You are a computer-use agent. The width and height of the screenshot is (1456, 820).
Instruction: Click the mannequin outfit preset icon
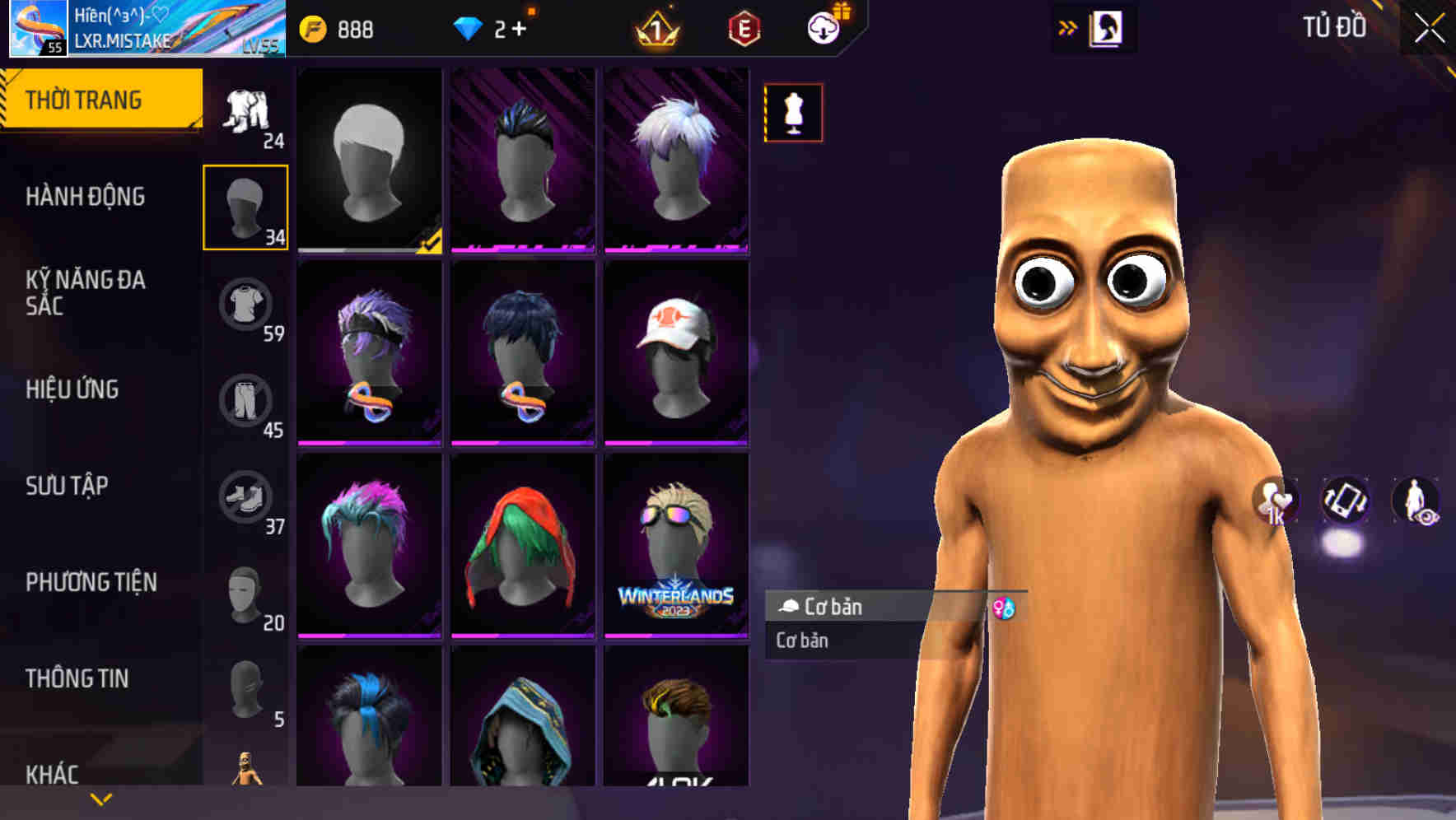tap(793, 113)
